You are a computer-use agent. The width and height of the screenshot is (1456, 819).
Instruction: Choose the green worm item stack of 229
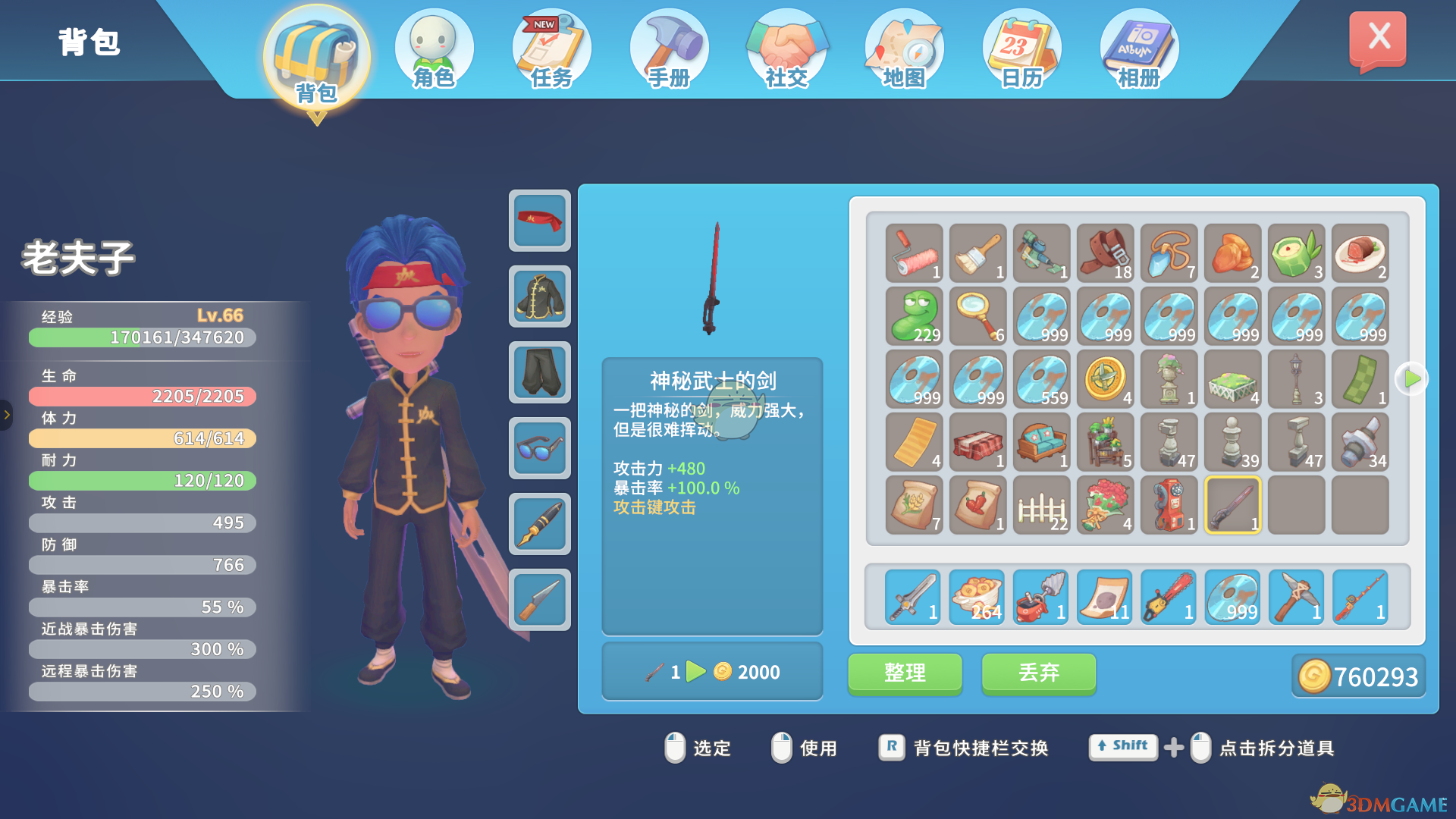pos(915,315)
